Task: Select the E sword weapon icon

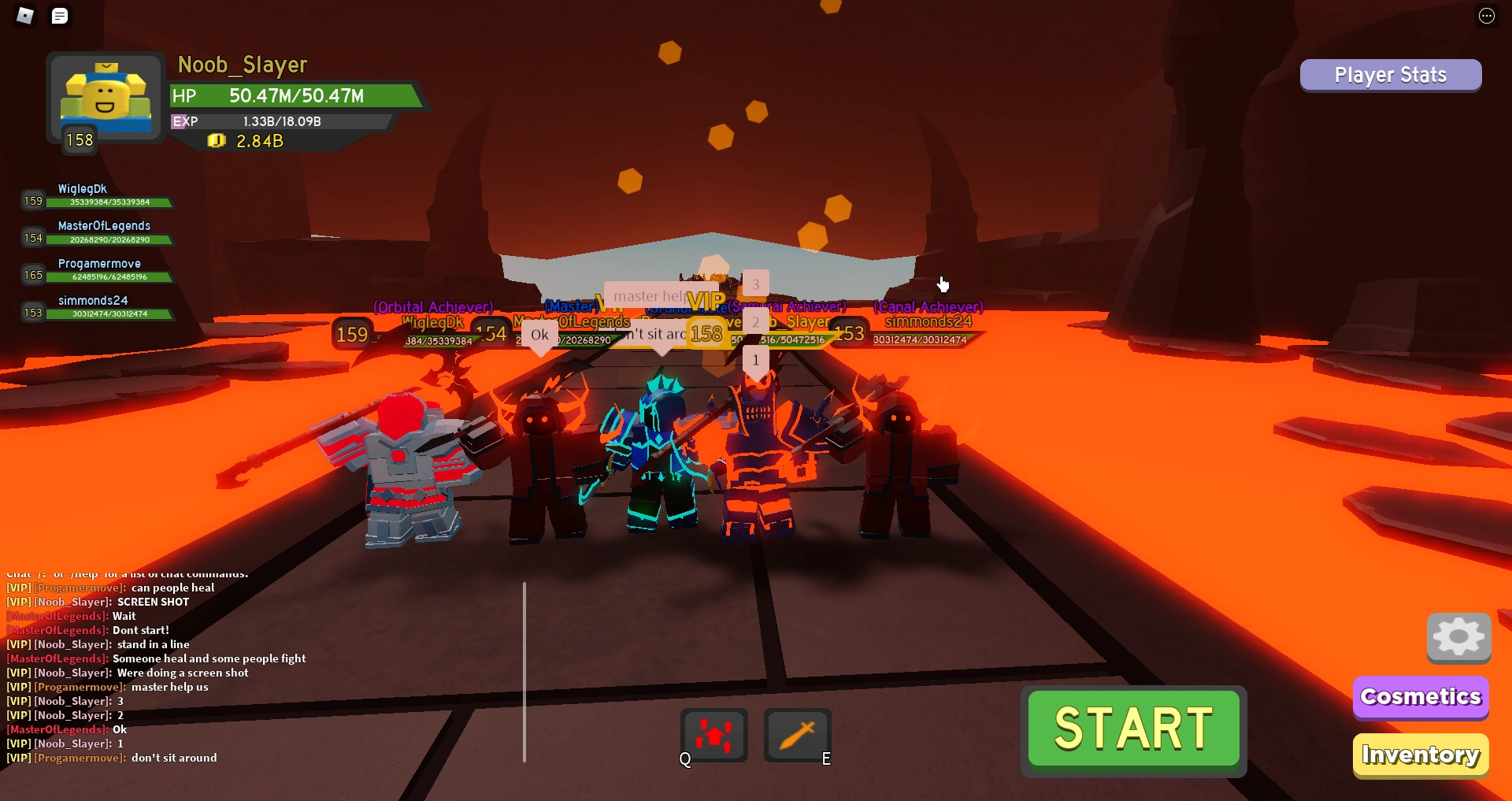Action: coord(796,734)
